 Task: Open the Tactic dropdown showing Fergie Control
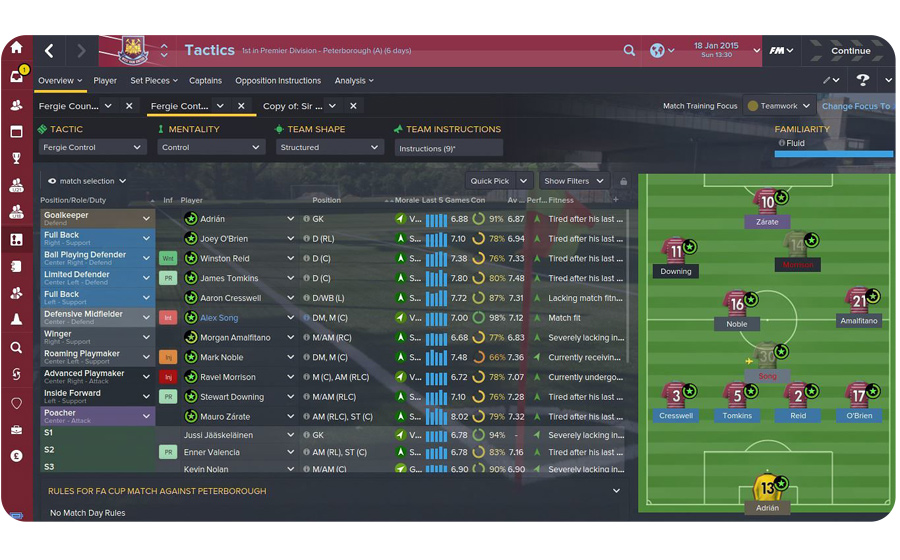93,148
